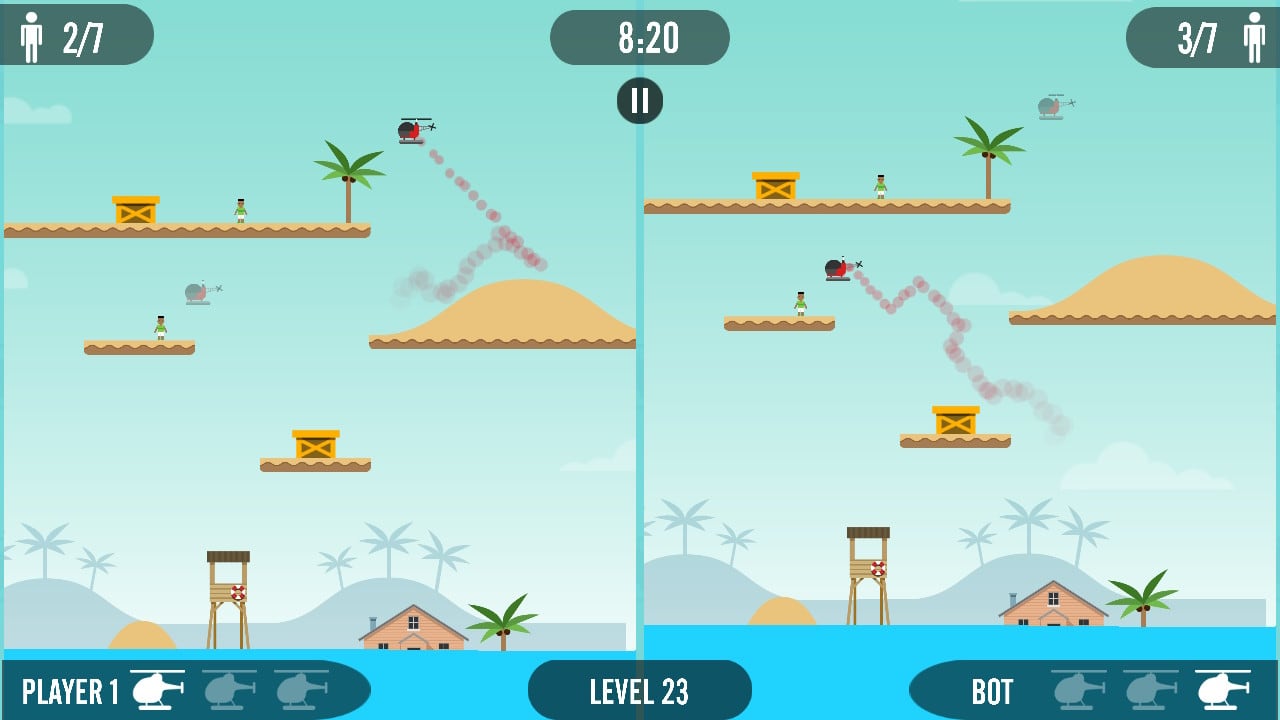
Task: Select the Bot's red helicopter in flight
Action: (838, 270)
